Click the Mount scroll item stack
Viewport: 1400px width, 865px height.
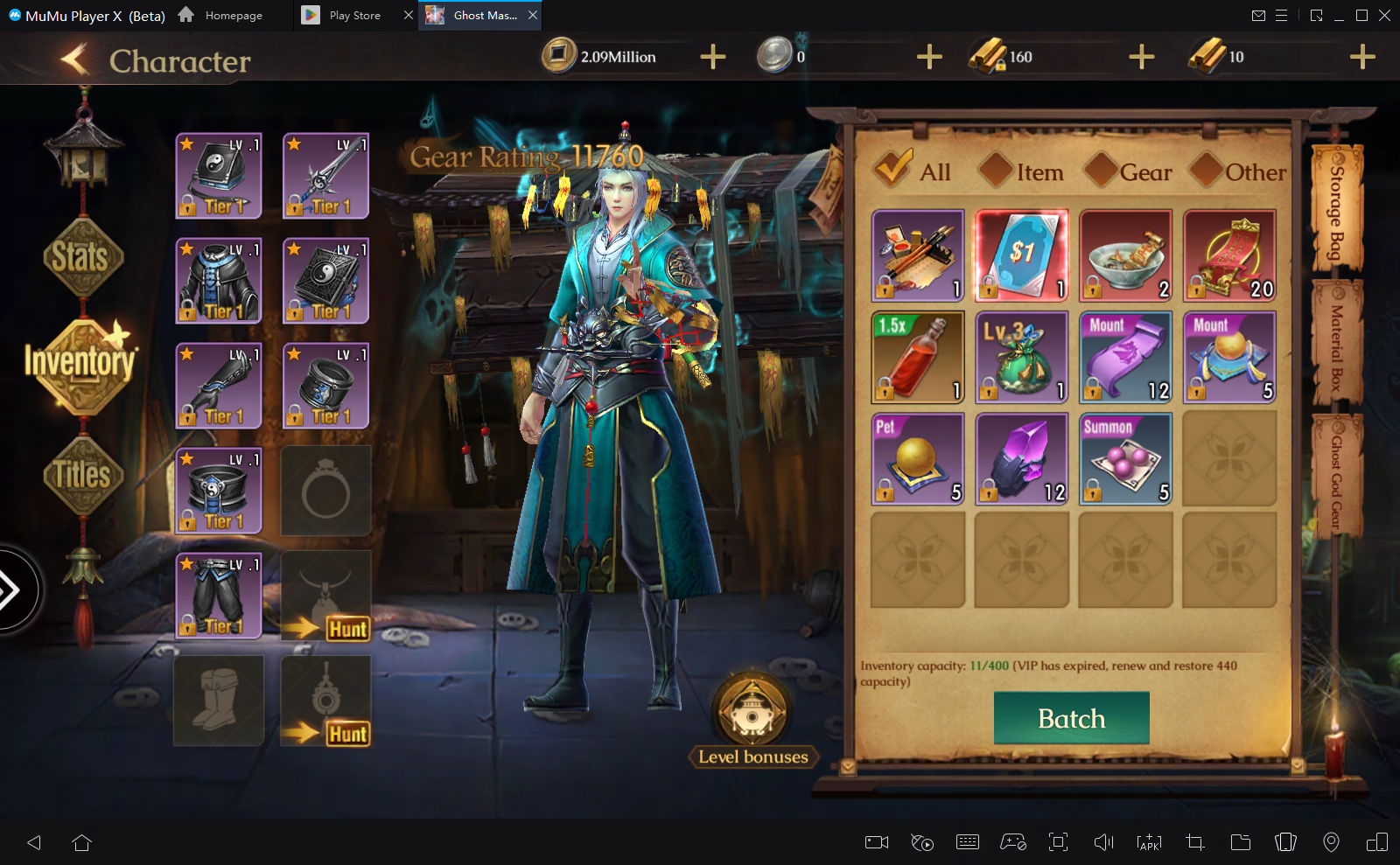1125,357
